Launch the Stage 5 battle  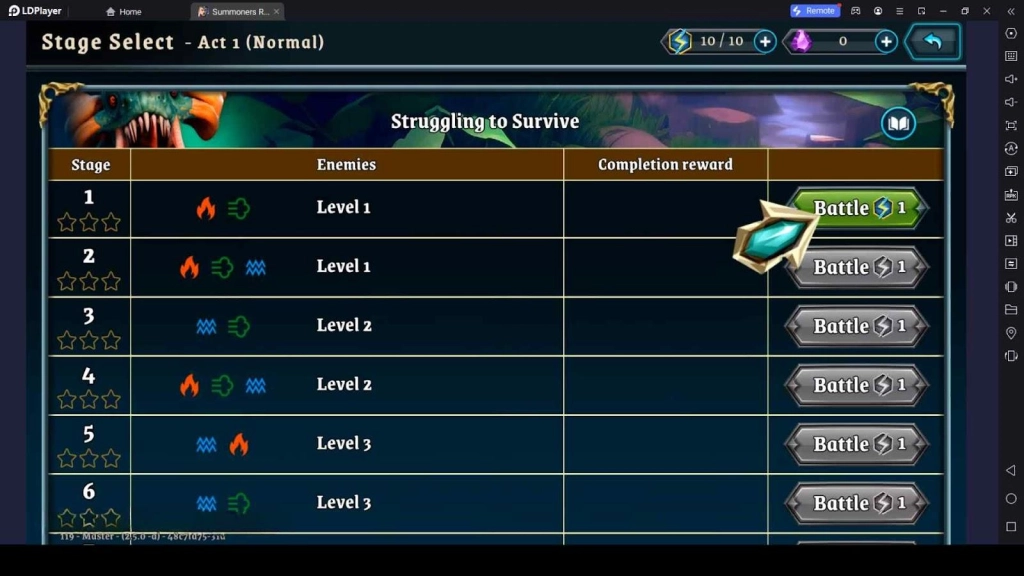click(858, 444)
